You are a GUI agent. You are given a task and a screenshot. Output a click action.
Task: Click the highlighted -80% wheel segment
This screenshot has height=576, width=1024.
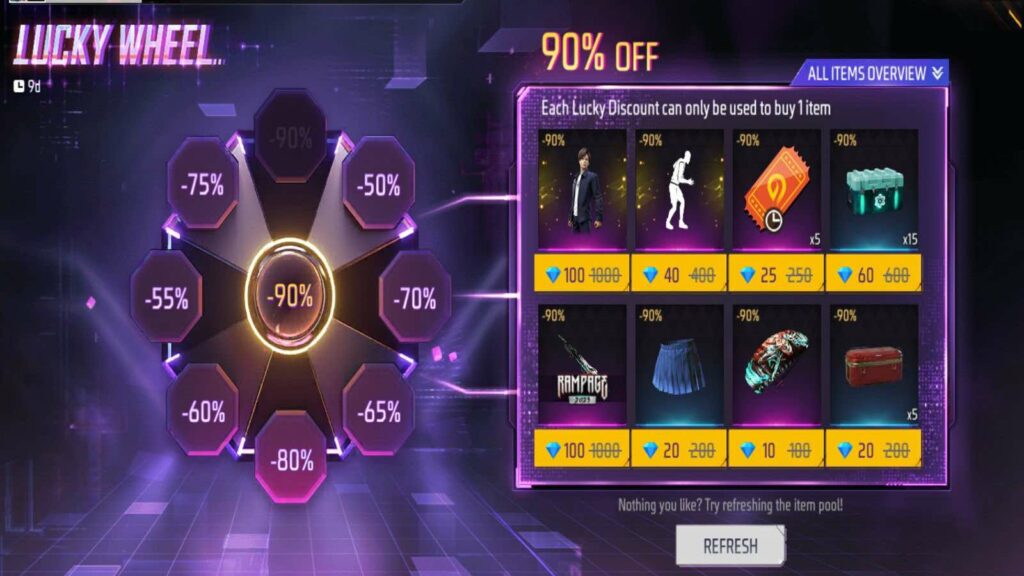pyautogui.click(x=290, y=459)
